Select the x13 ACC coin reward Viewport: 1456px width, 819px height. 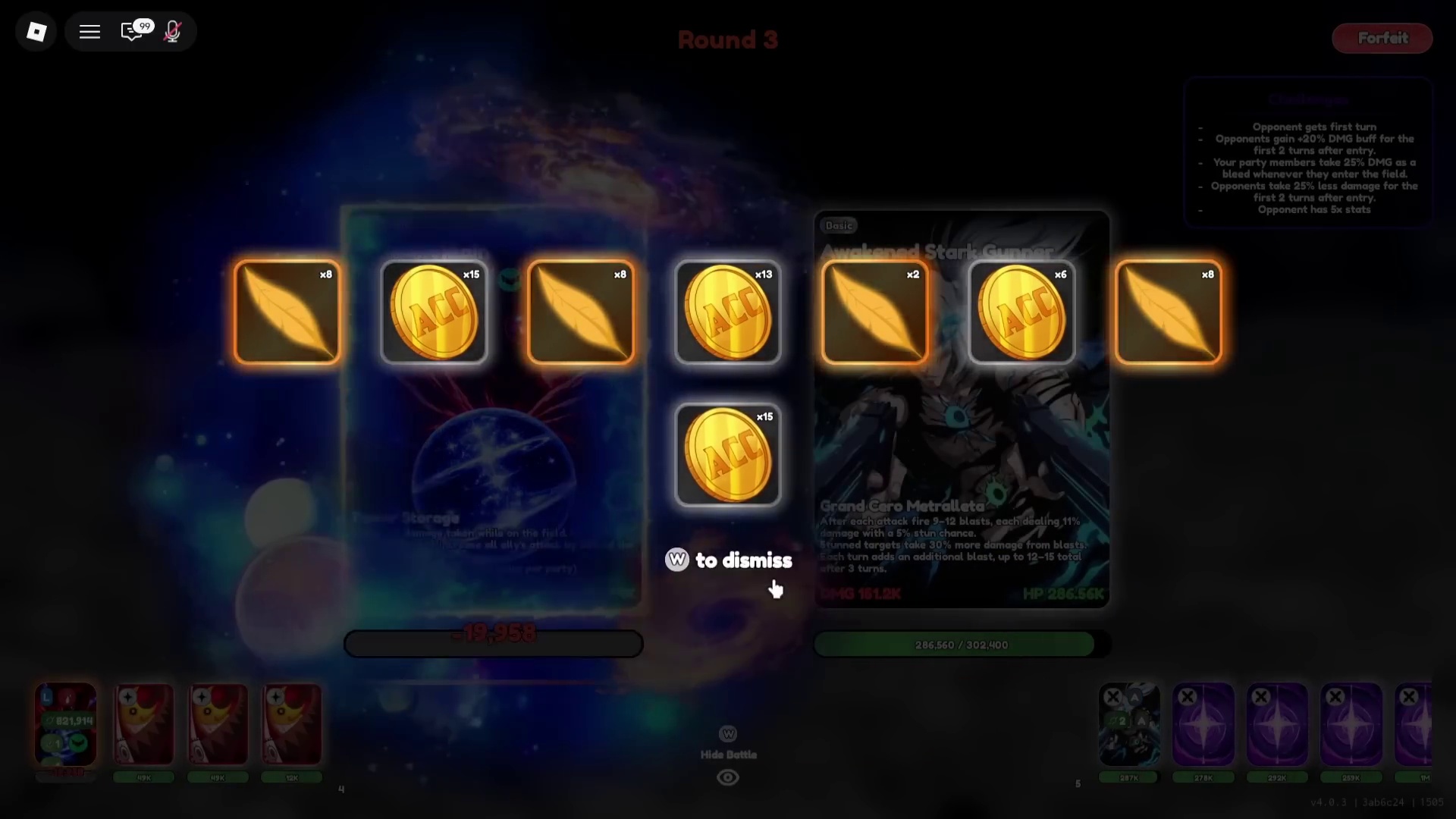(x=727, y=312)
